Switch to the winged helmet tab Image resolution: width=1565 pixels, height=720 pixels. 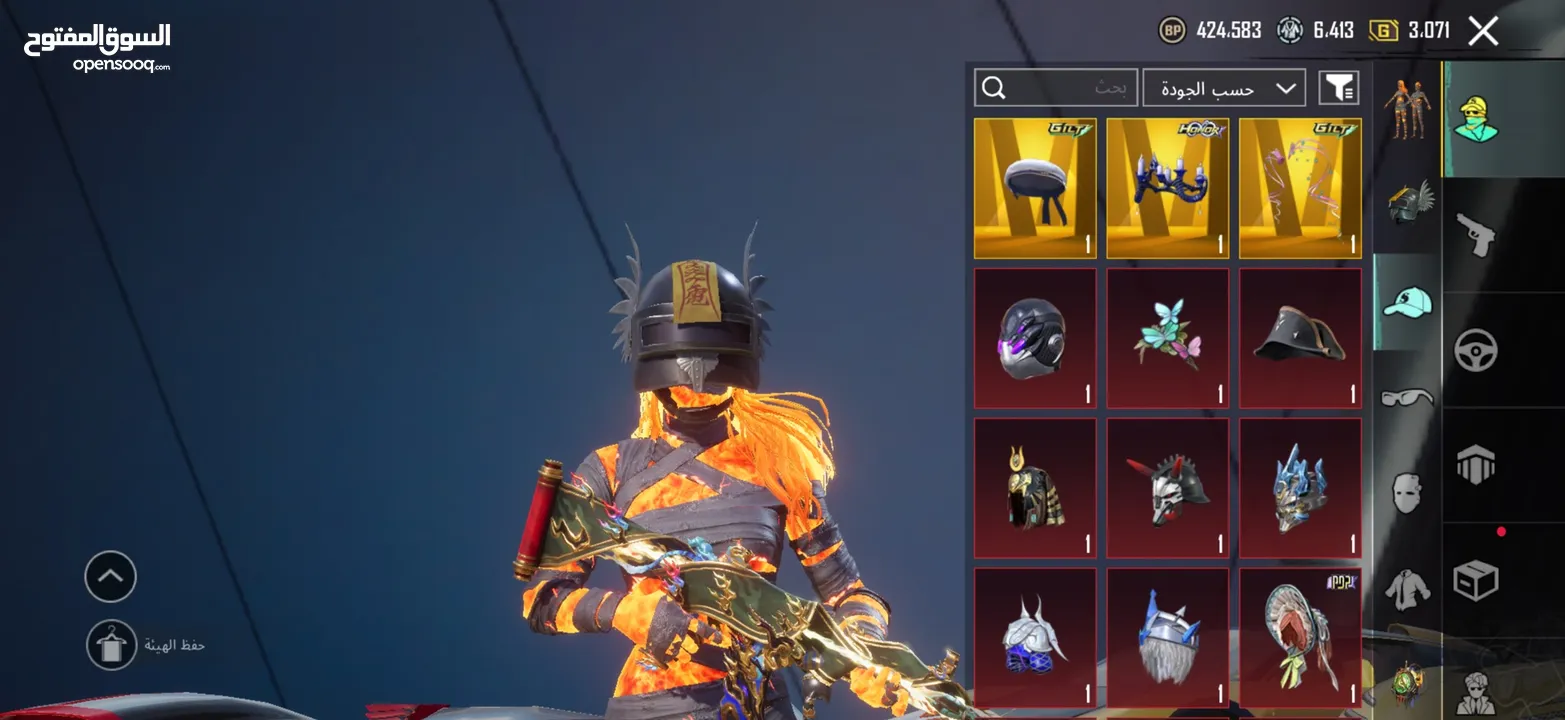1407,204
